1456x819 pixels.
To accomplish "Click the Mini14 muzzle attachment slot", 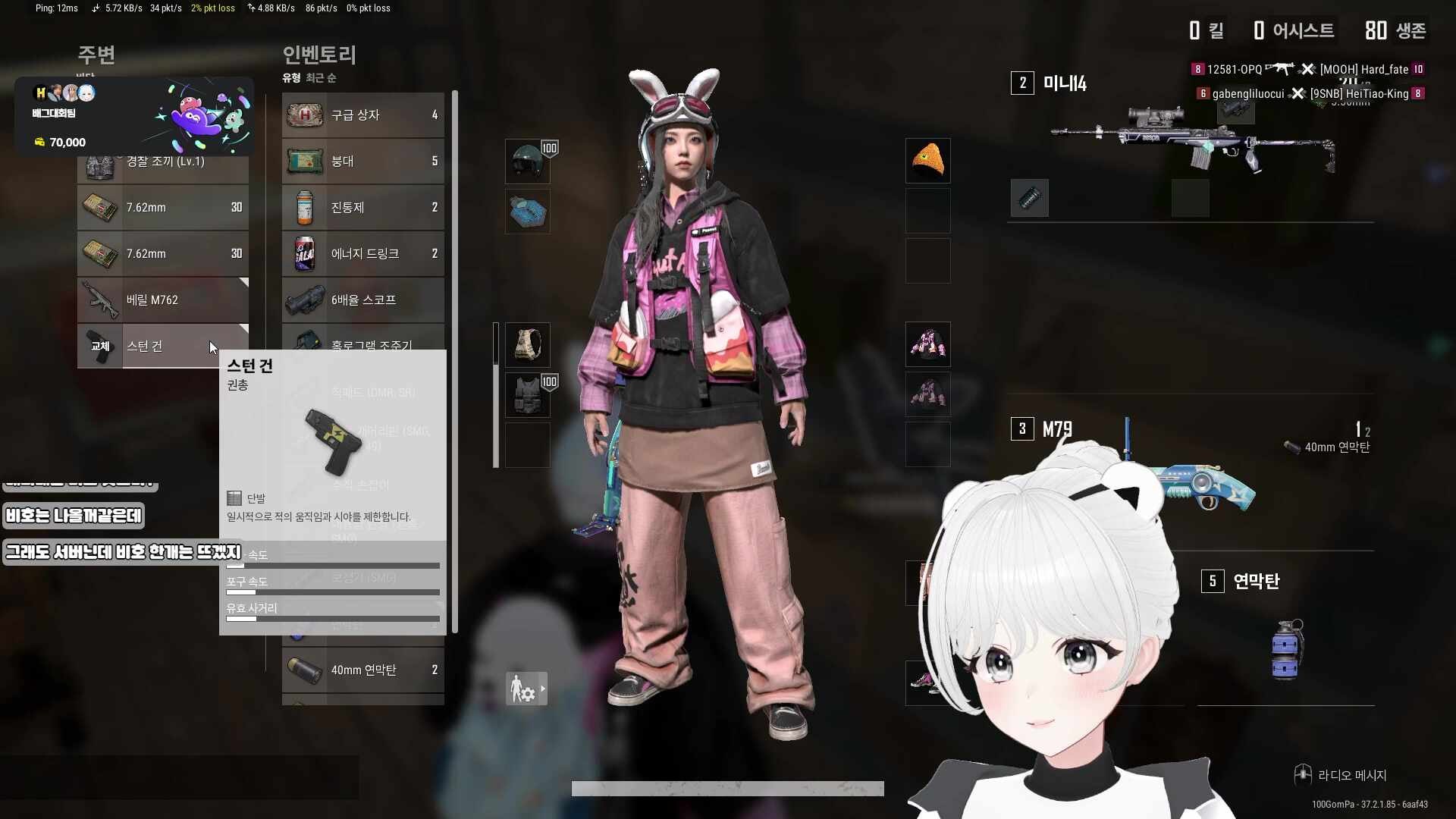I will (1029, 199).
